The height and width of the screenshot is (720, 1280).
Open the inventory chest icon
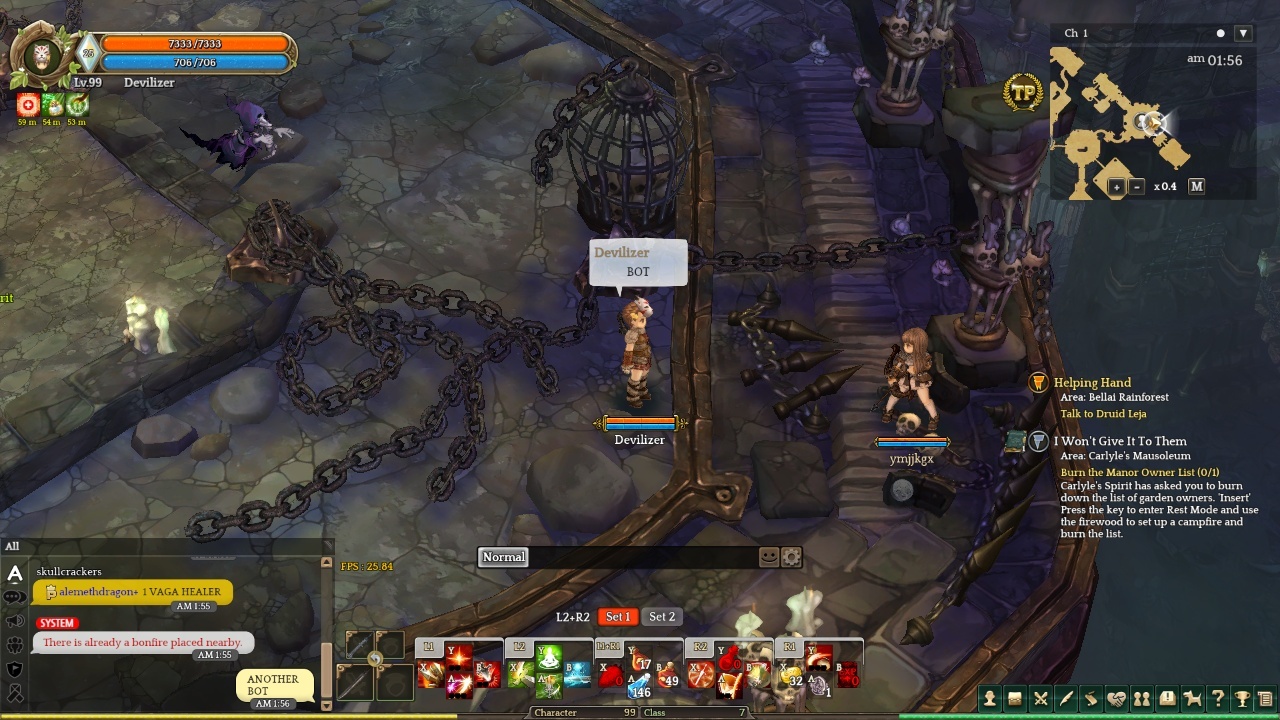[x=1015, y=699]
